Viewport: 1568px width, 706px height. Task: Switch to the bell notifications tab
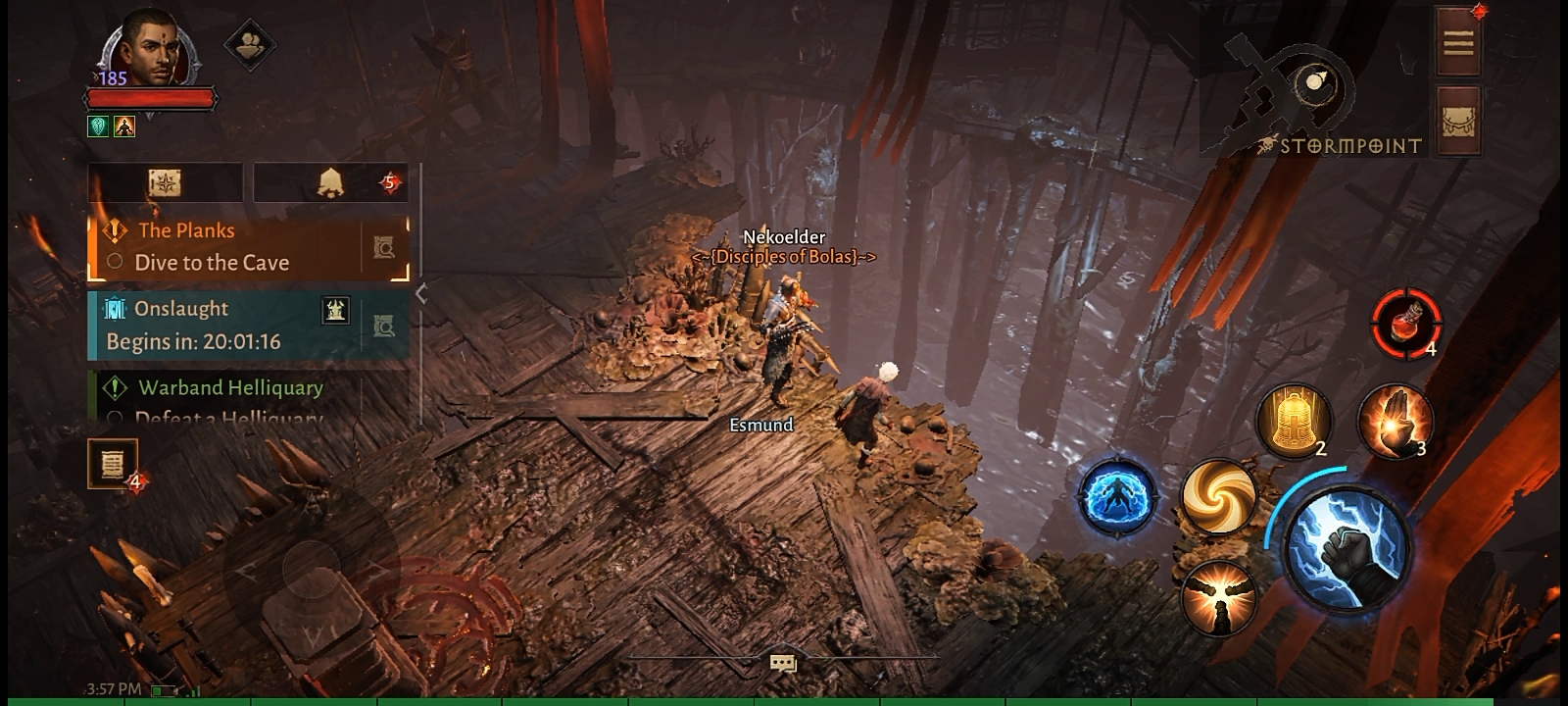330,182
